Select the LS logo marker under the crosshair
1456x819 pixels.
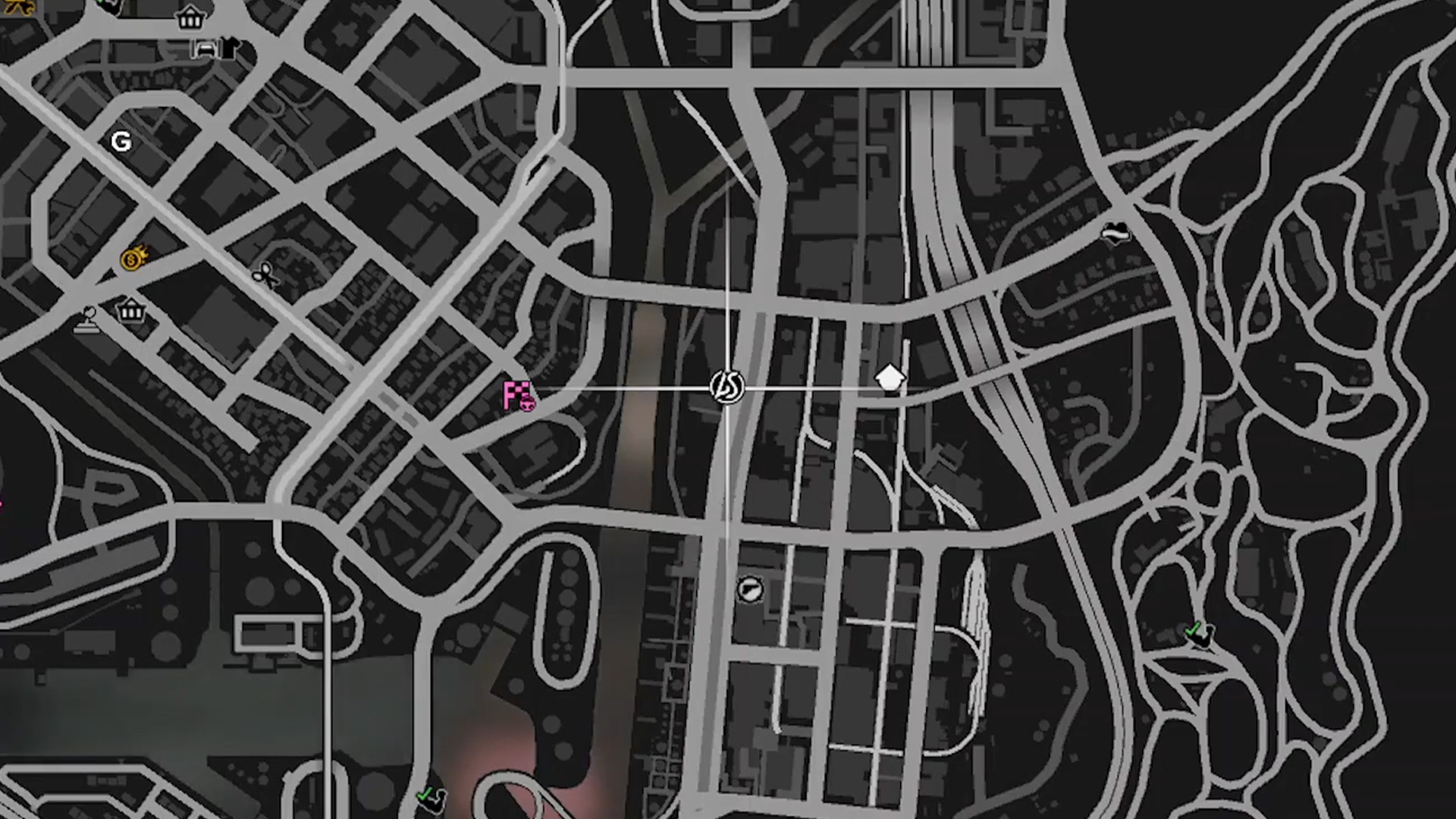(x=726, y=388)
